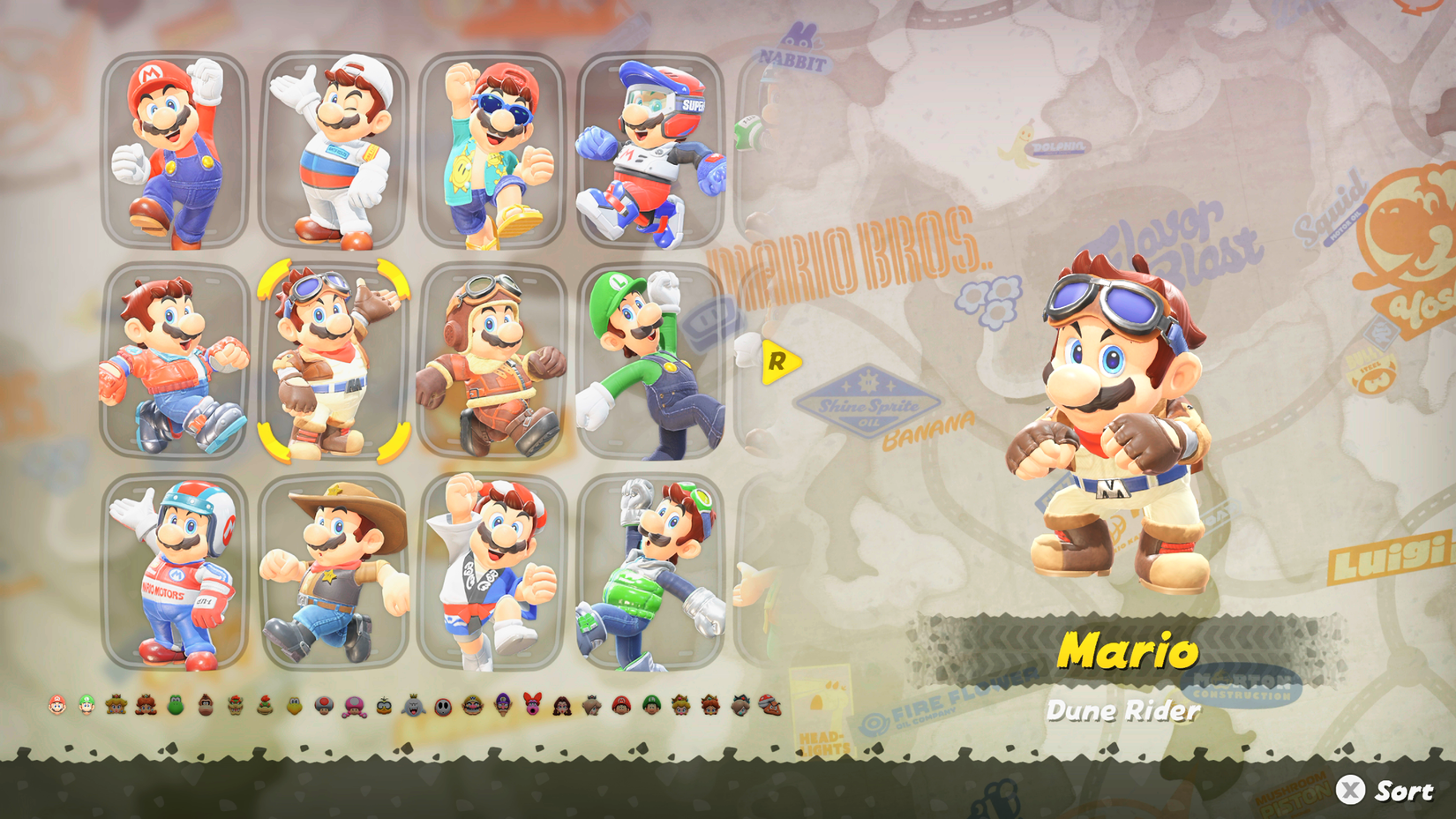Select the Birdo head icon

pos(532,708)
